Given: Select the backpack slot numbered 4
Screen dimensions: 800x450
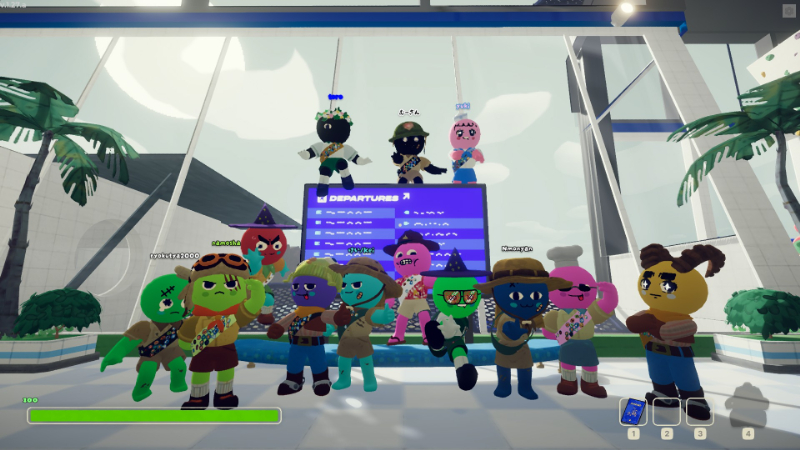Looking at the screenshot, I should click(x=747, y=410).
